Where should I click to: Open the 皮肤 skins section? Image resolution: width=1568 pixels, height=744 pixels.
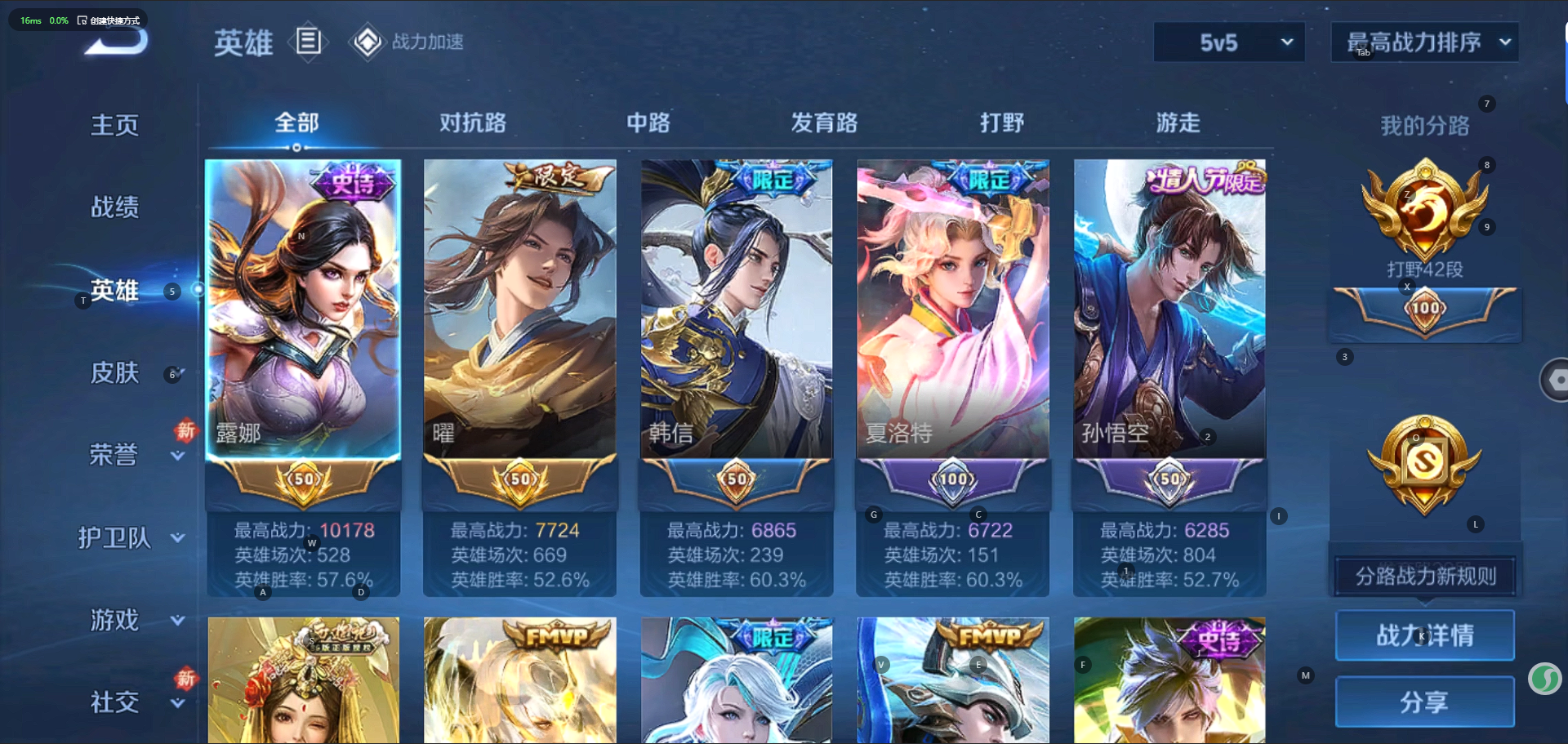point(114,373)
